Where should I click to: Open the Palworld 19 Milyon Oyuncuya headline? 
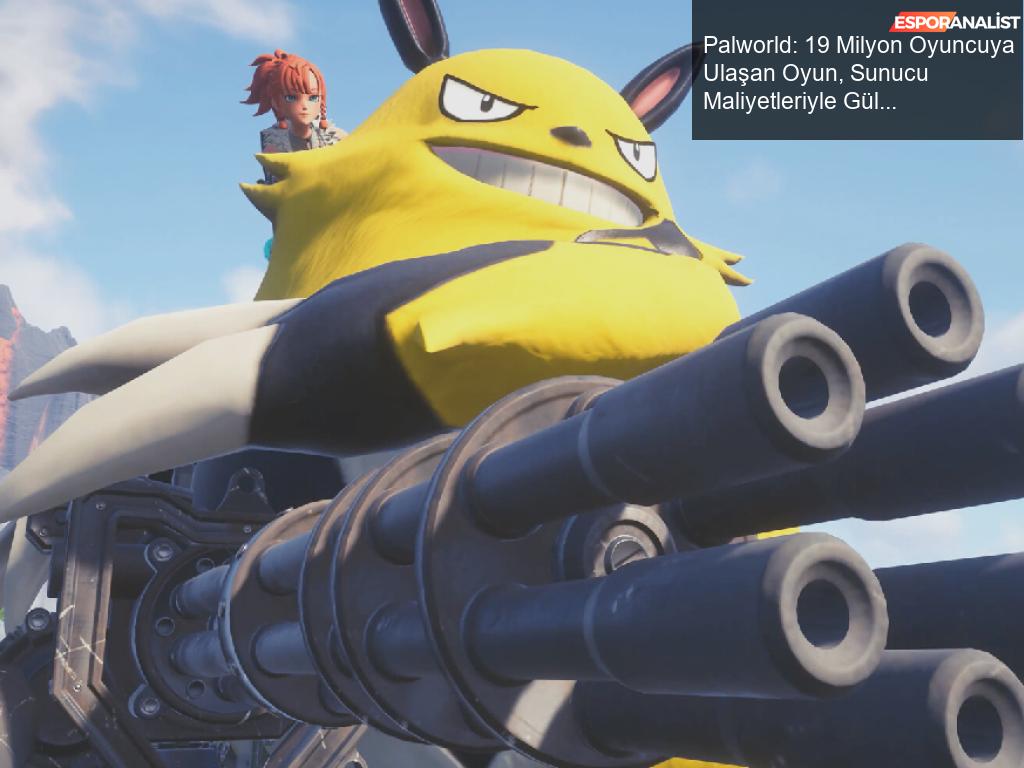pos(857,74)
